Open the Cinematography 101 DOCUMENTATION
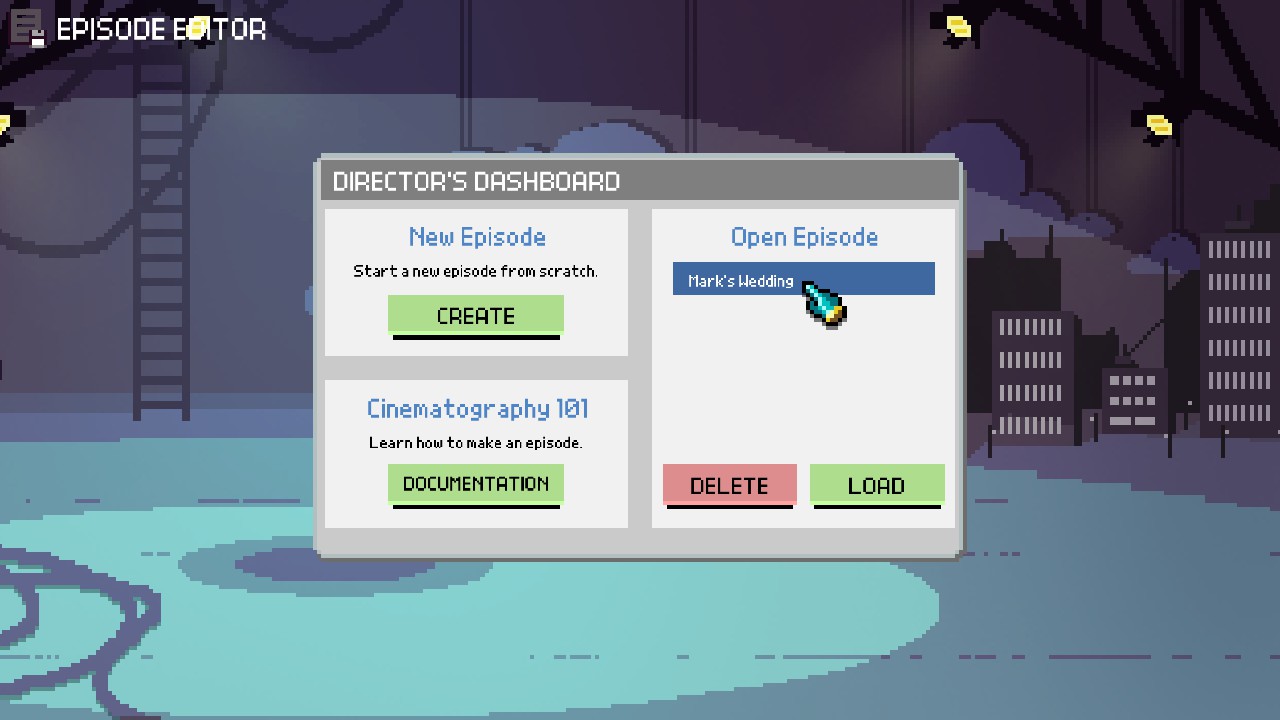This screenshot has height=720, width=1280. pos(475,484)
